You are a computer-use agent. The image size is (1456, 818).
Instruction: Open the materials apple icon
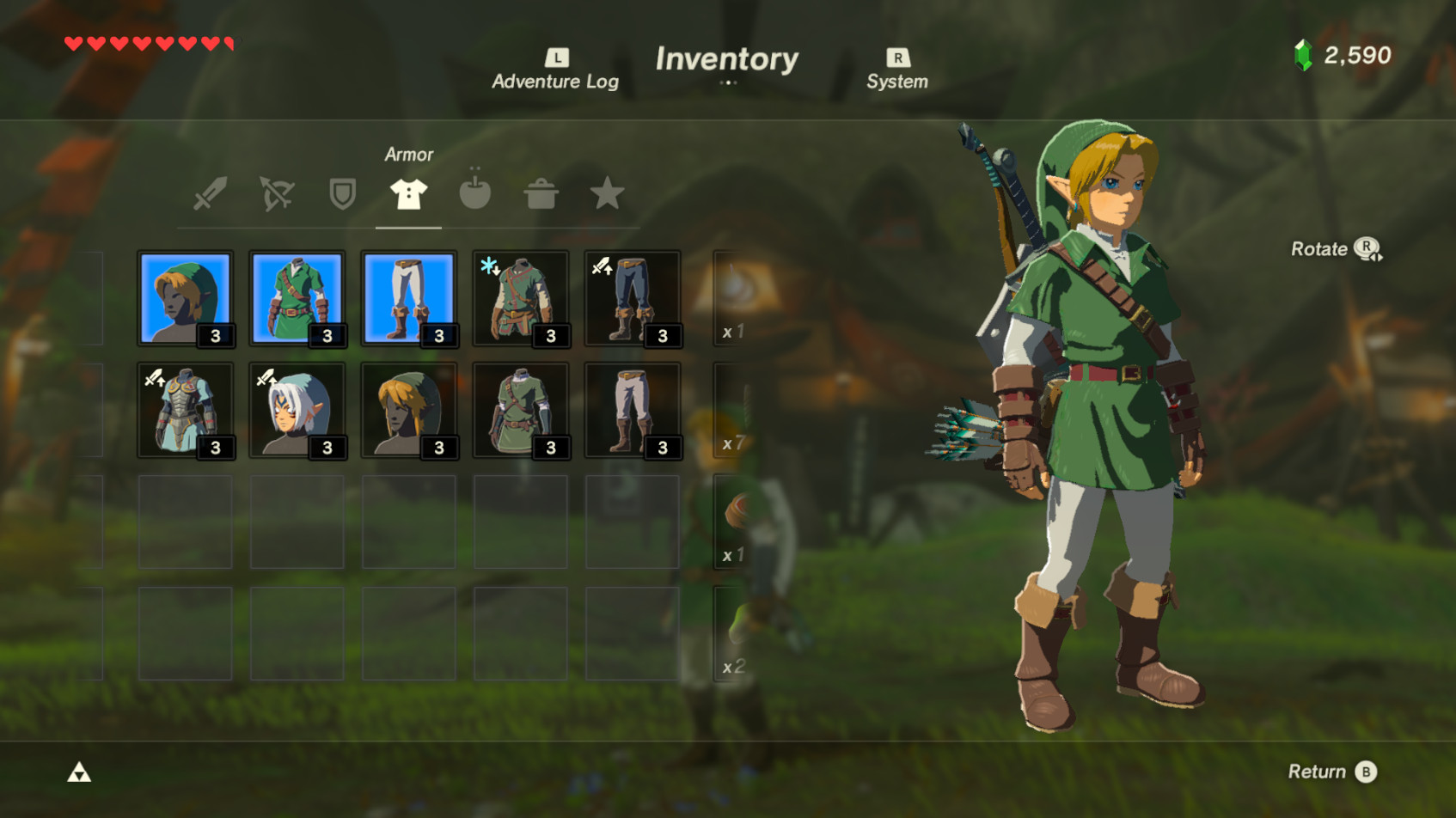(x=475, y=193)
